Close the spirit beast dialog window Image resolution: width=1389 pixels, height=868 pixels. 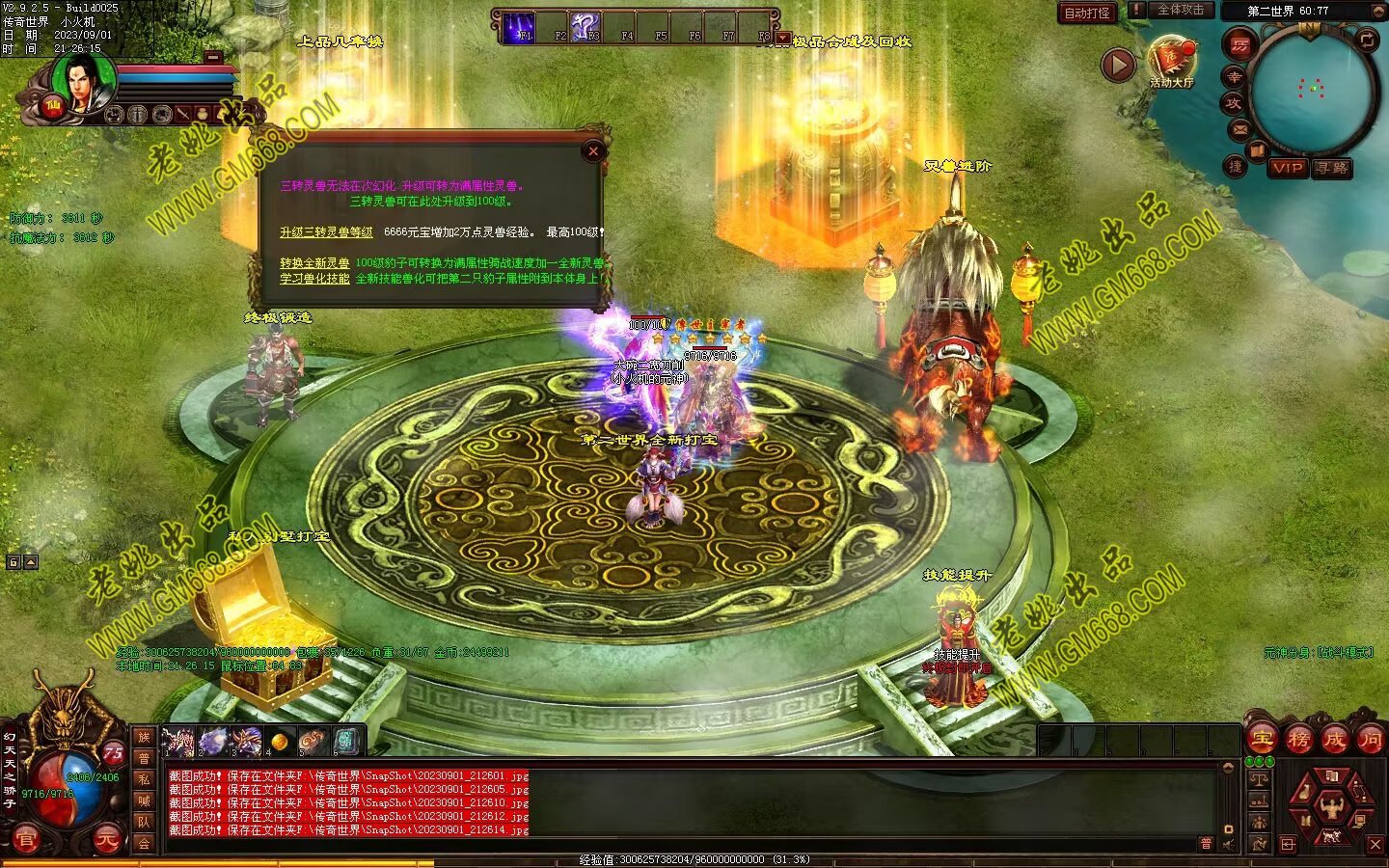593,150
